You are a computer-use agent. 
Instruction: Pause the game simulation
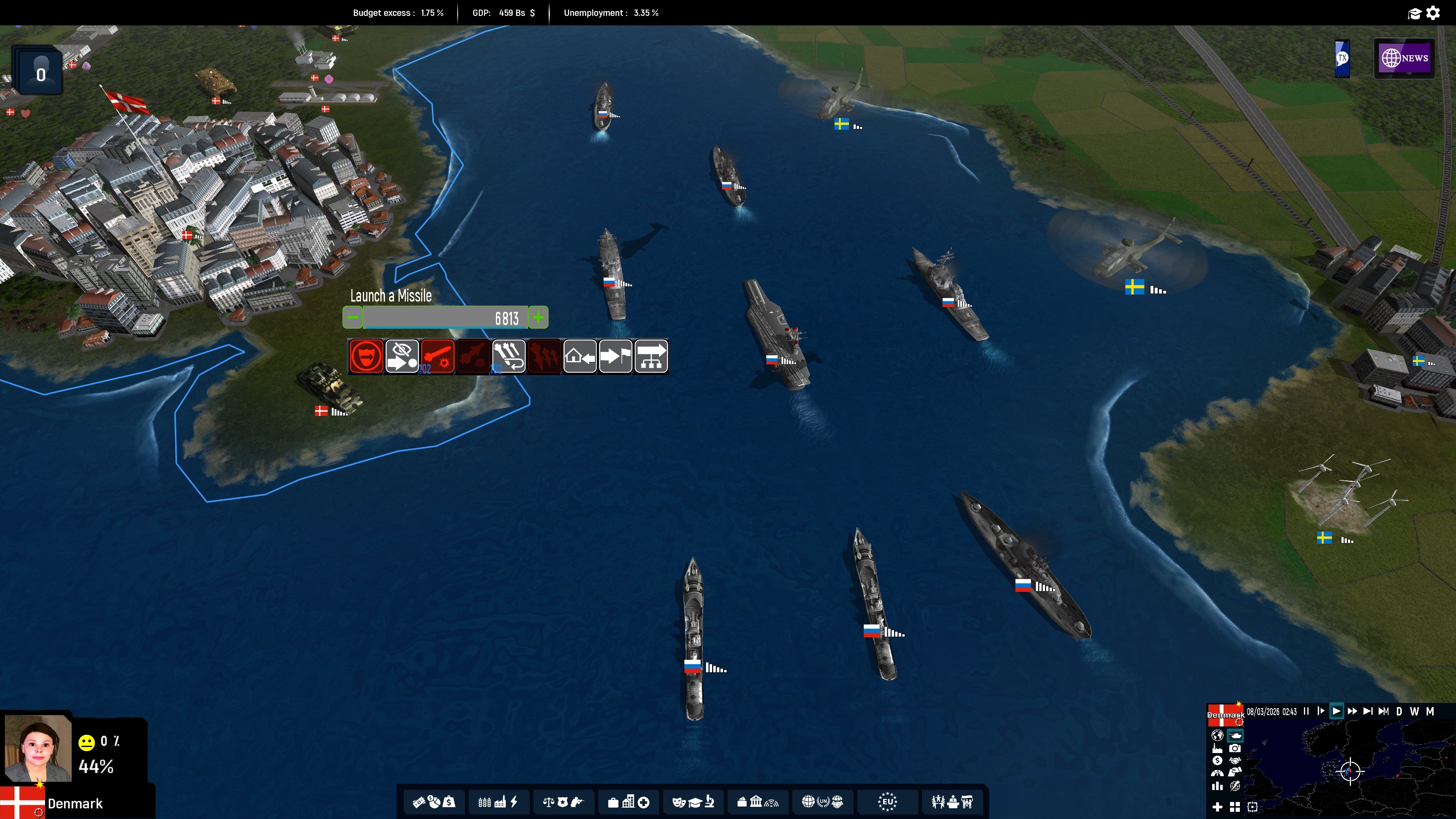pos(1306,712)
